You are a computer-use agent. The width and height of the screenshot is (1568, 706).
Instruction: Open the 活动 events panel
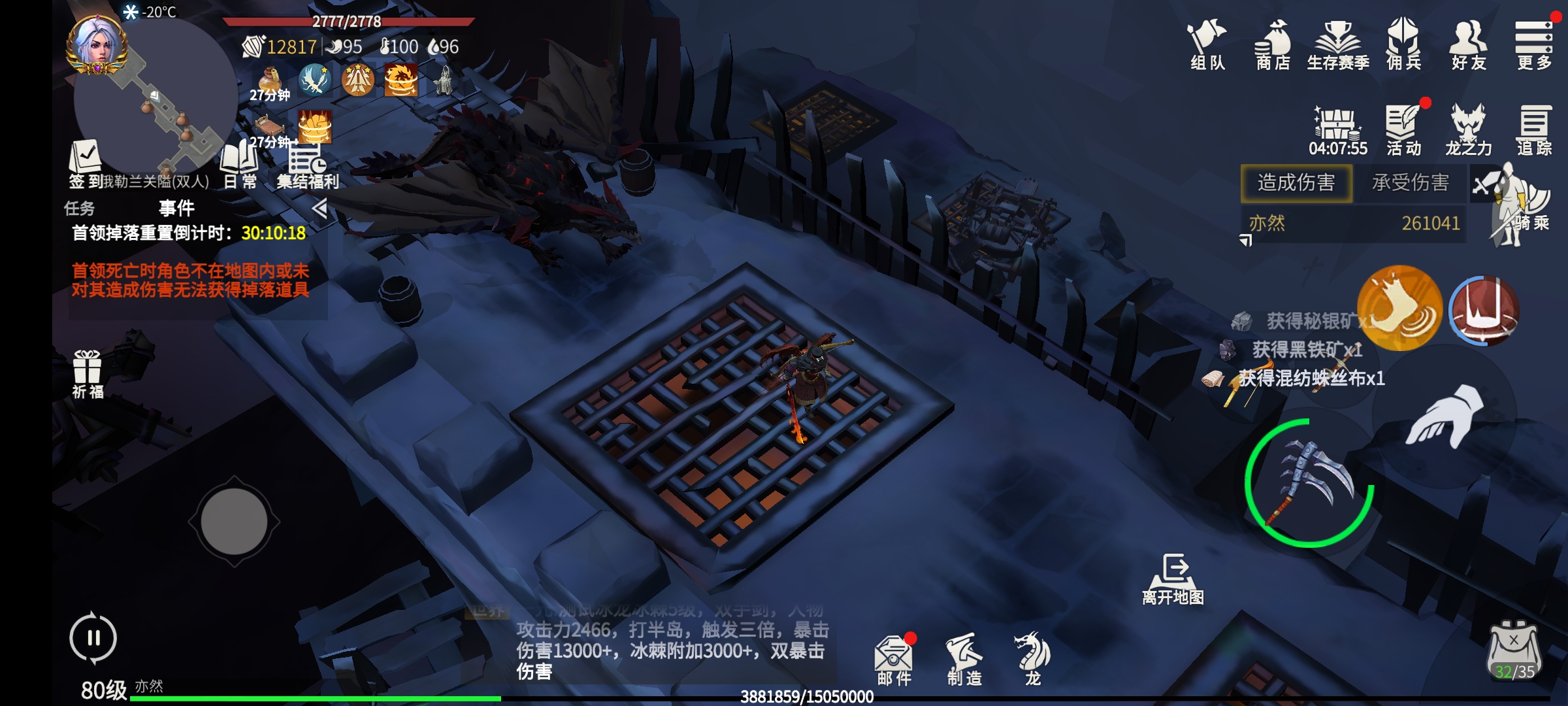(x=1403, y=129)
